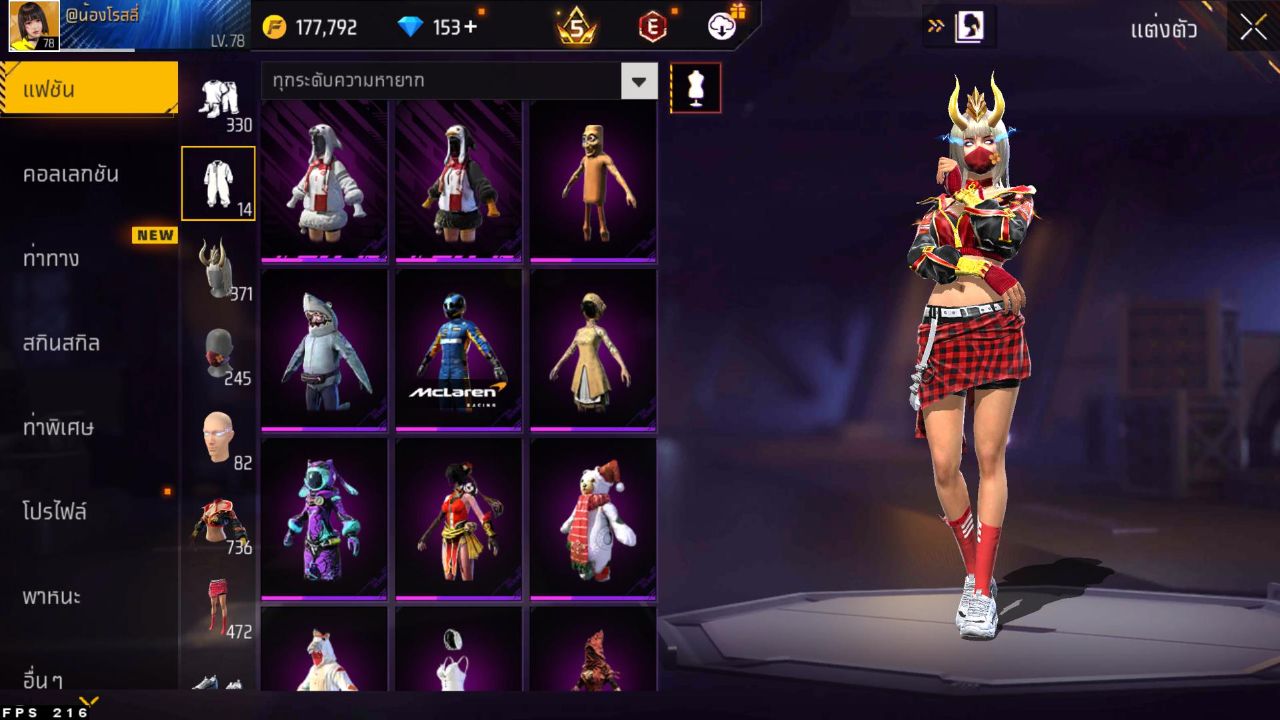Screen dimensions: 1280x720
Task: Open the rarity filter dropdown
Action: tap(639, 81)
